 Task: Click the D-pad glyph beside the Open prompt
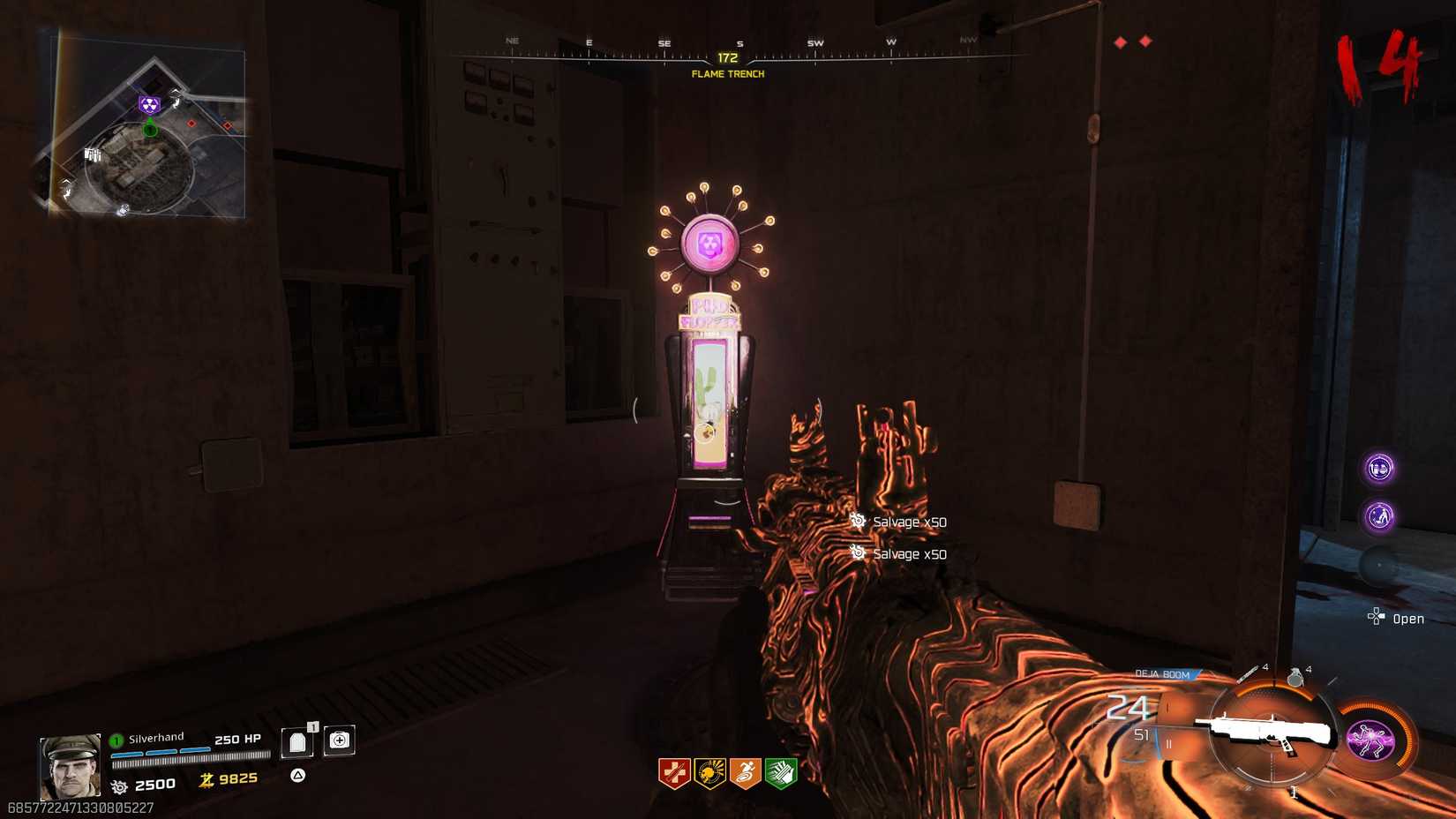click(x=1377, y=616)
